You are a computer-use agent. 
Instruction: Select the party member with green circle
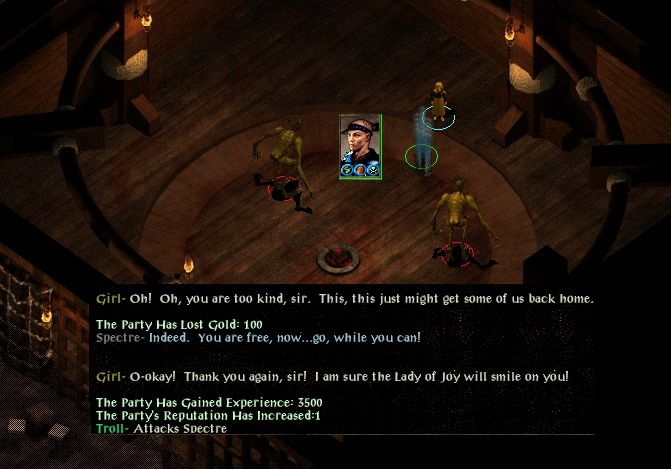[423, 147]
